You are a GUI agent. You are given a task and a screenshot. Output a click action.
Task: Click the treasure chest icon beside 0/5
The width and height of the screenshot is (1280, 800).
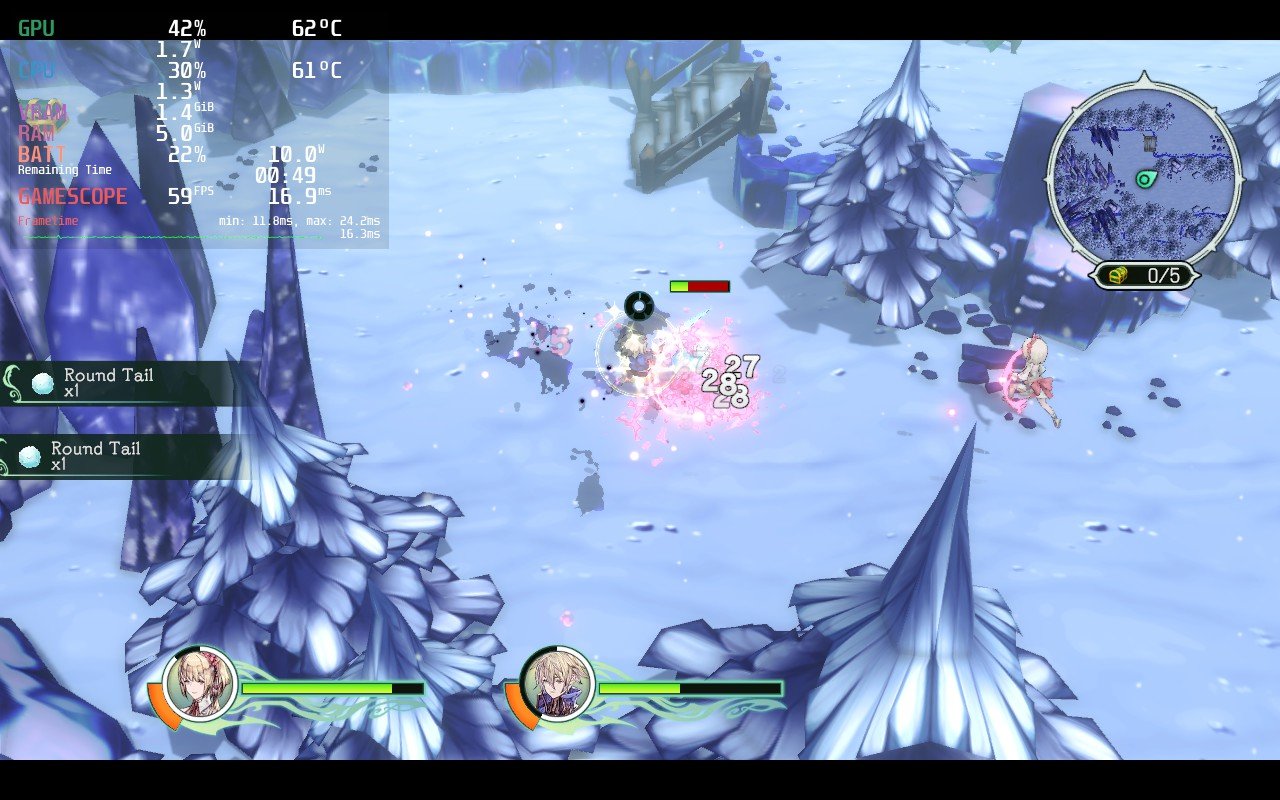1120,275
